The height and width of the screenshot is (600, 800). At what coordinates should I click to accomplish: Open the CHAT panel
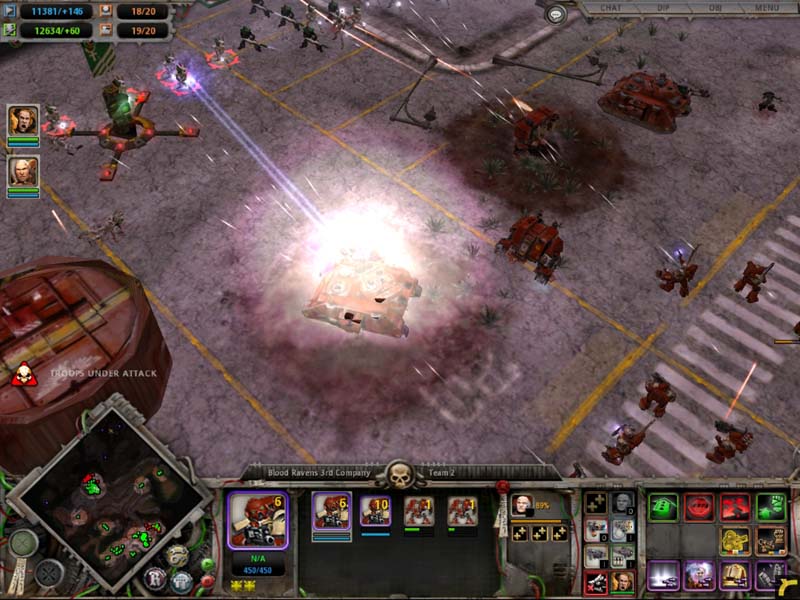click(609, 8)
